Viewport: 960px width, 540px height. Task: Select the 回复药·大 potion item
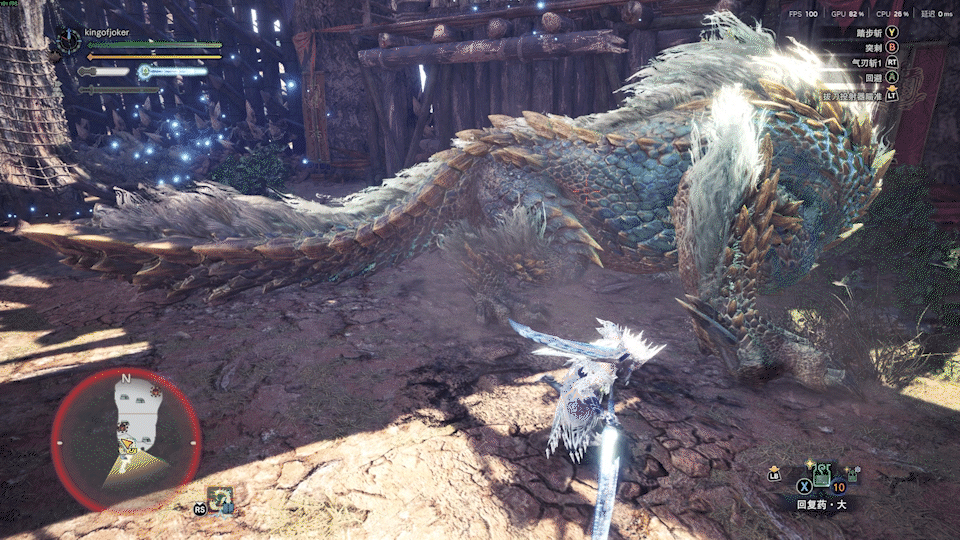[822, 476]
